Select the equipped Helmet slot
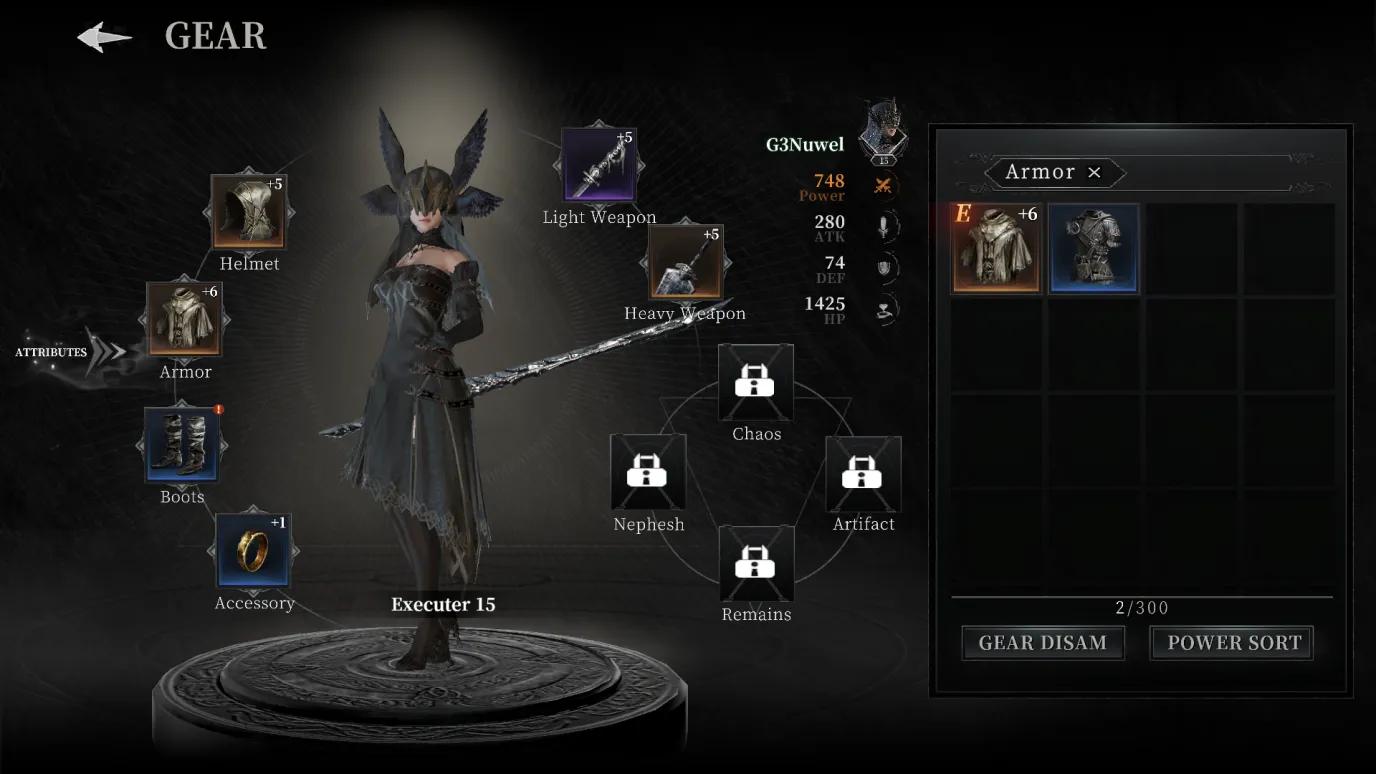 (x=248, y=212)
